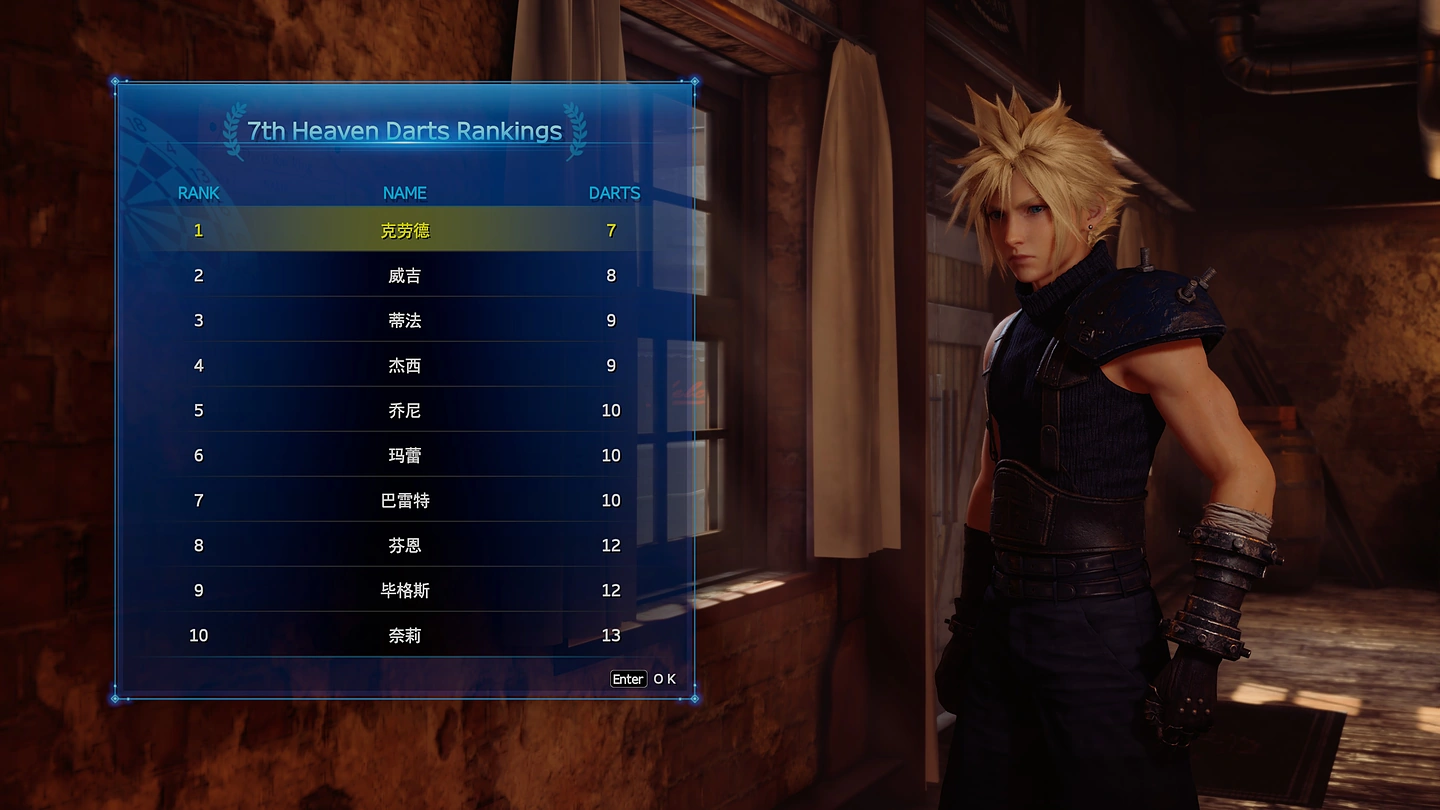Click the RANK column header

point(197,193)
